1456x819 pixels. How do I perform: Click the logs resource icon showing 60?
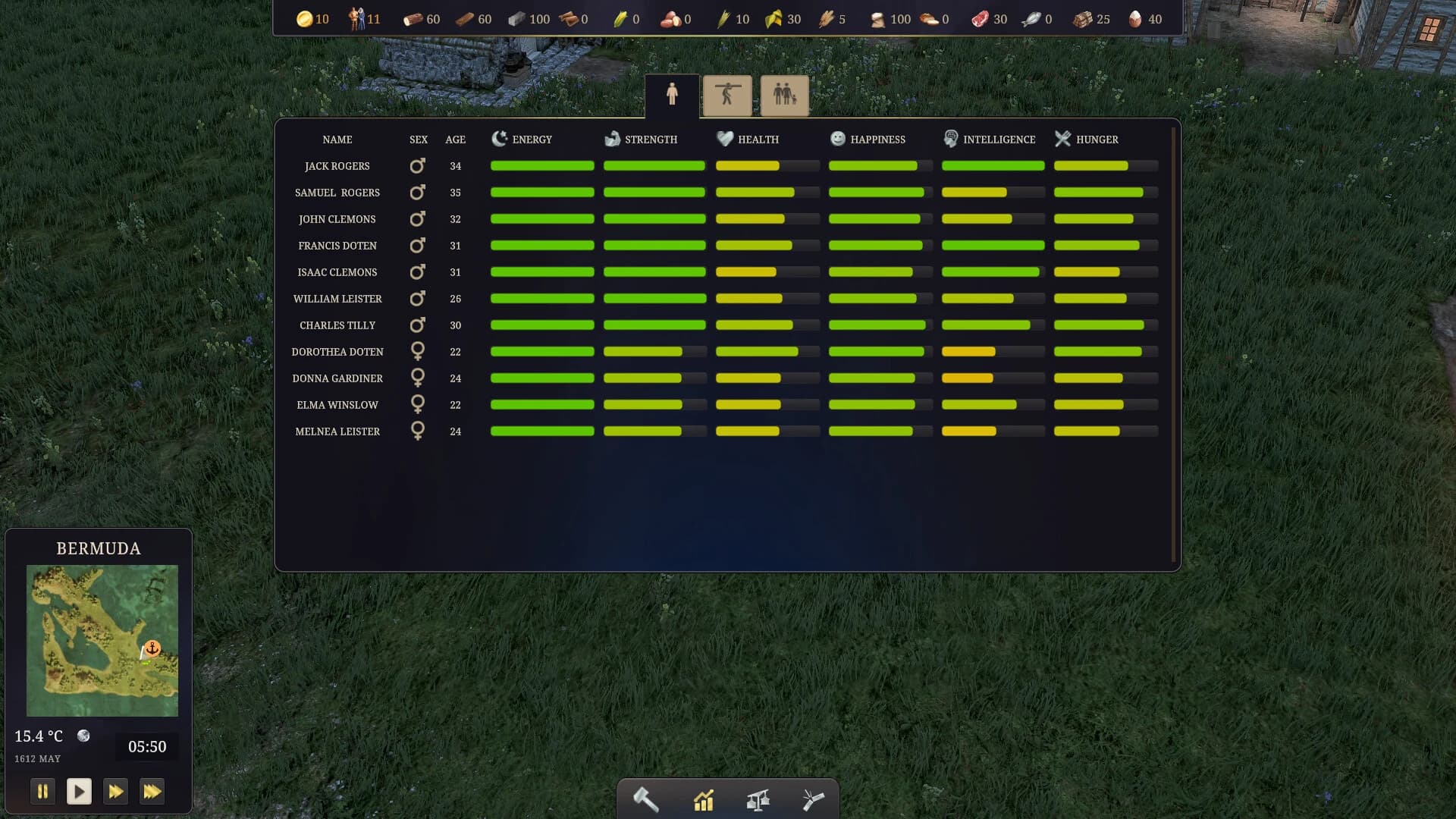pyautogui.click(x=414, y=19)
